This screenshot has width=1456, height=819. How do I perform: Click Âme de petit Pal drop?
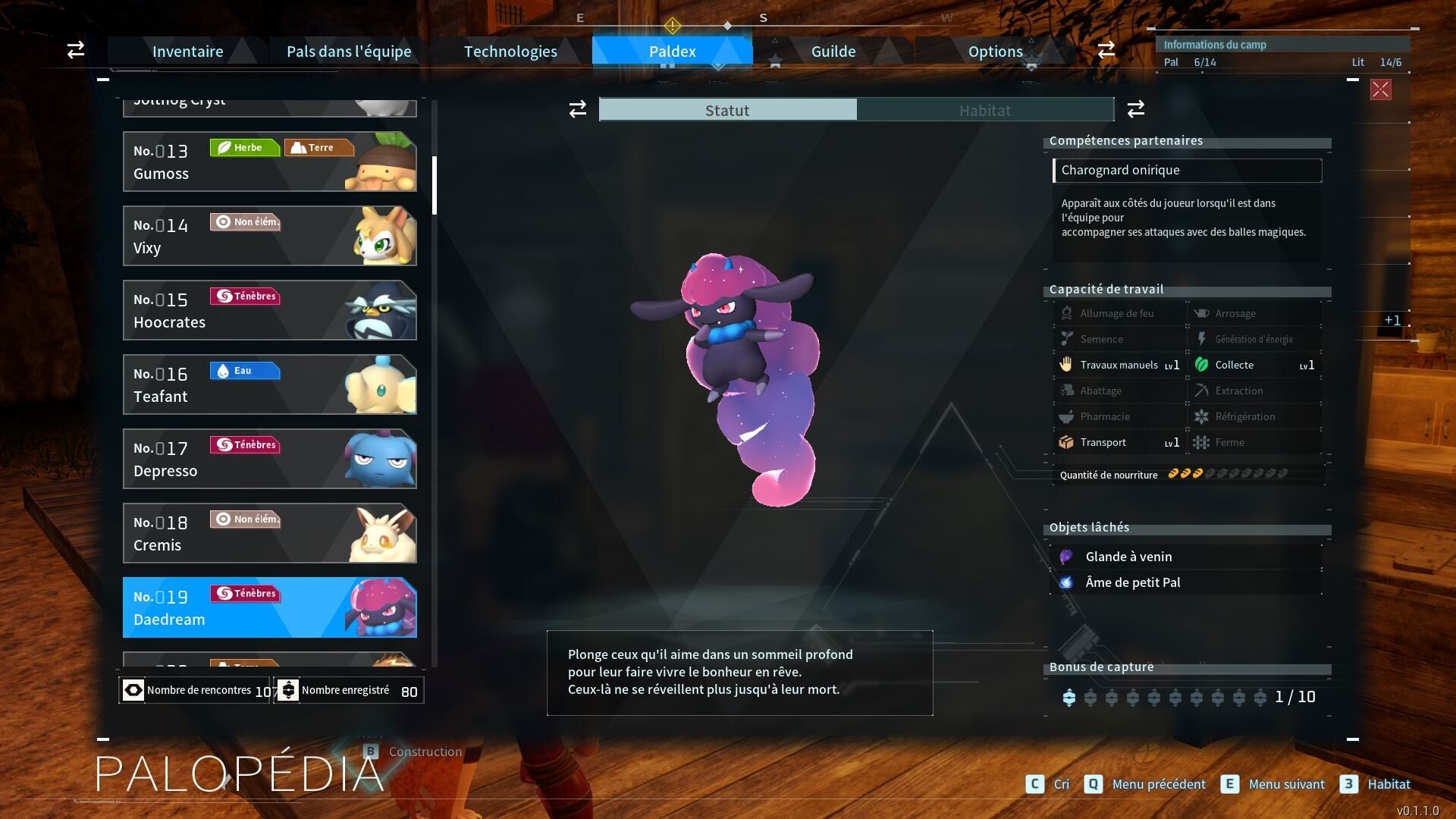tap(1132, 582)
